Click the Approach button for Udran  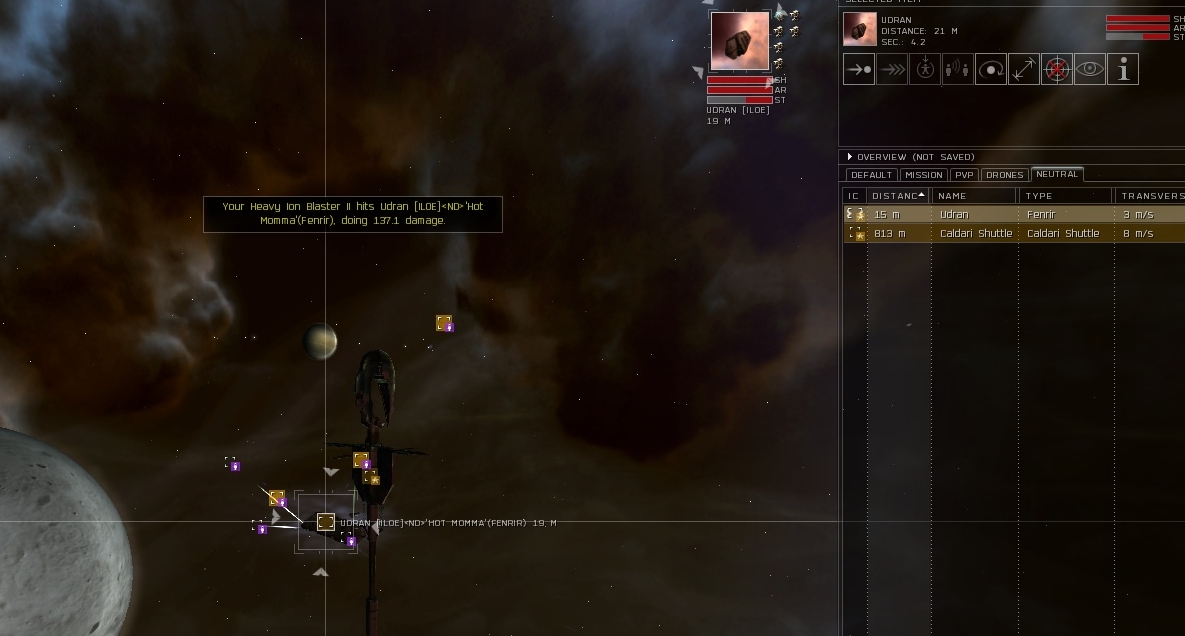point(859,70)
